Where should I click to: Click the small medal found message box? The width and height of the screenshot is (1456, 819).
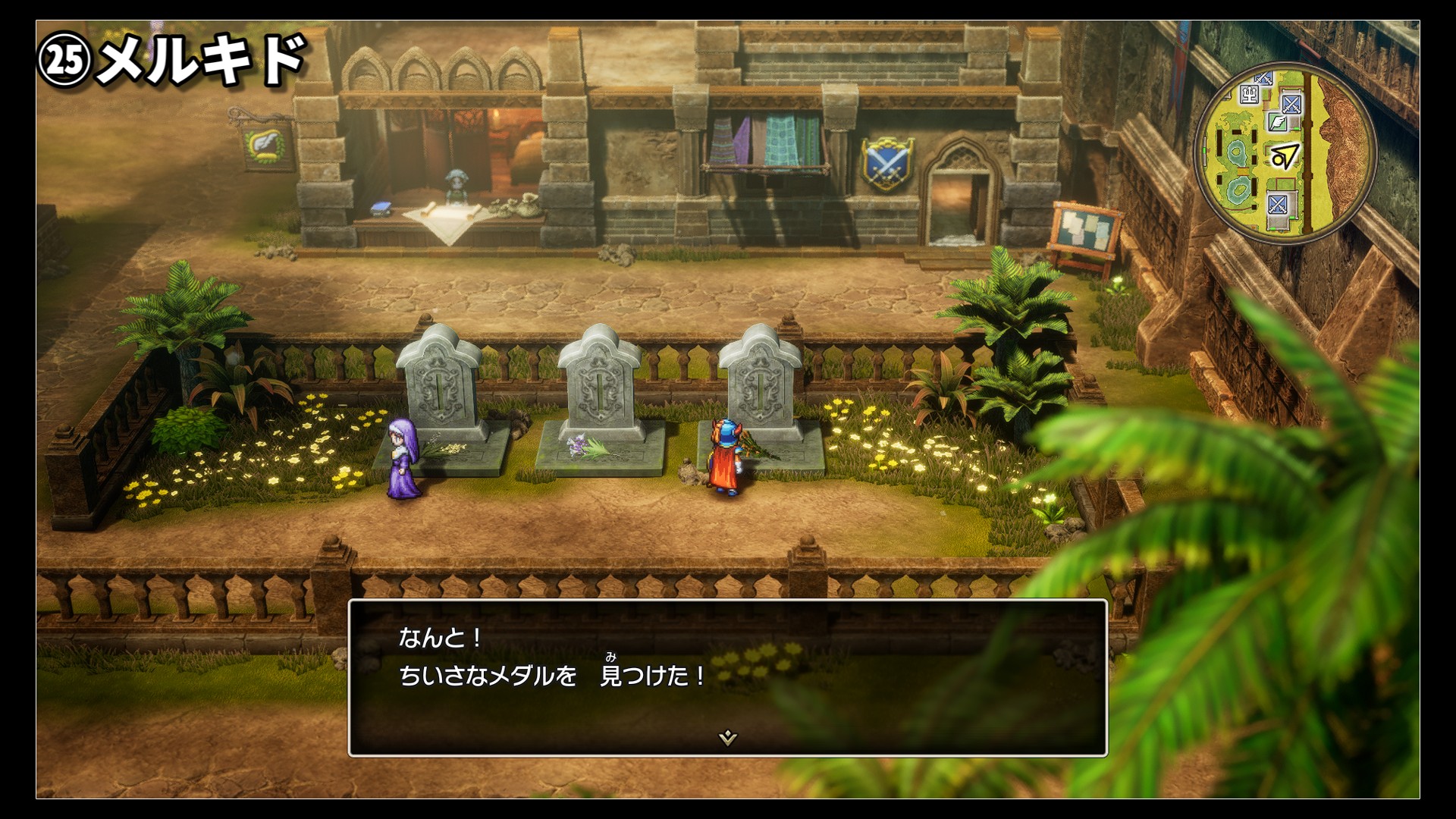(x=727, y=677)
